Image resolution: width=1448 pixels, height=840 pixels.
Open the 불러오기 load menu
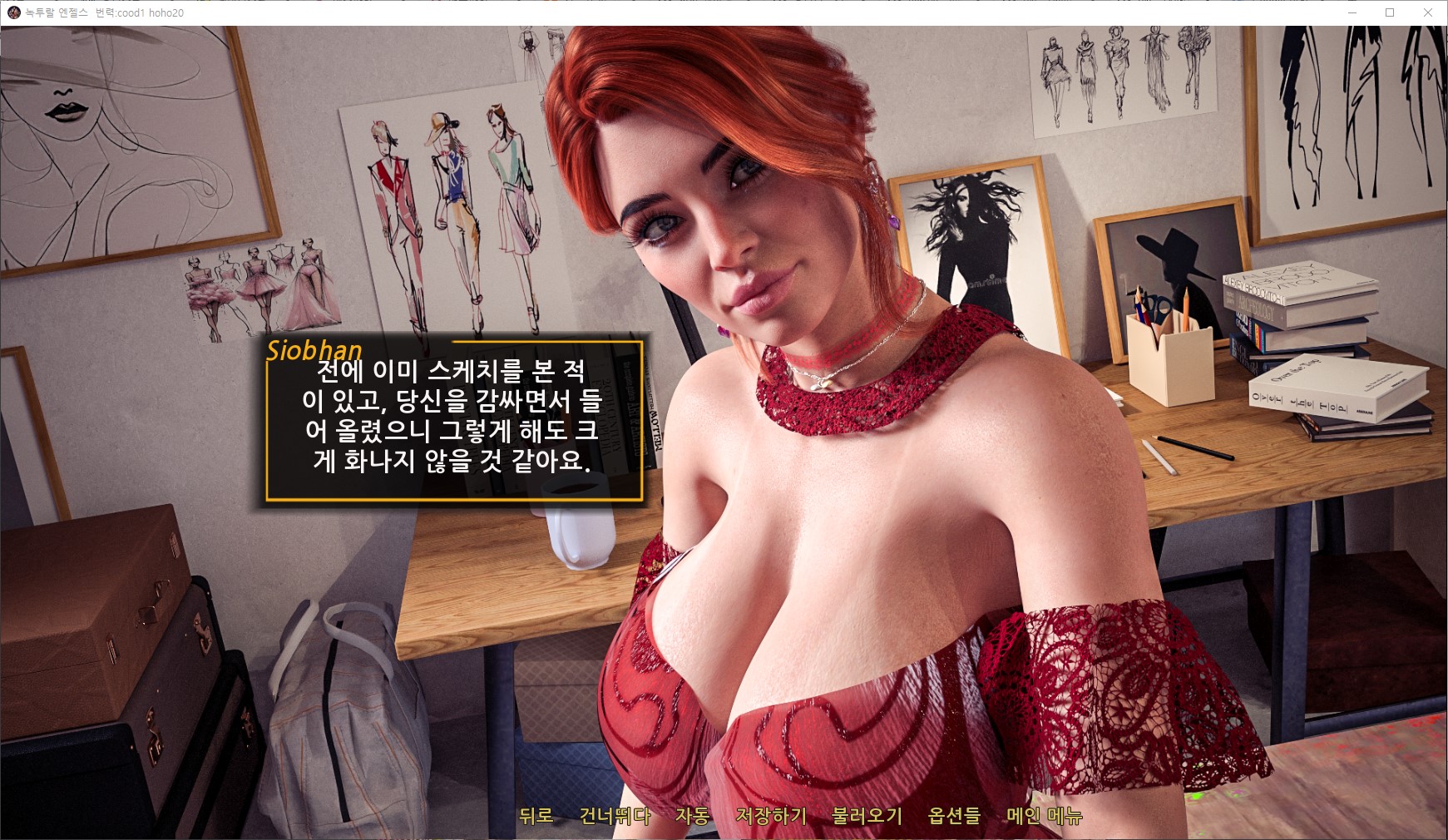point(867,816)
